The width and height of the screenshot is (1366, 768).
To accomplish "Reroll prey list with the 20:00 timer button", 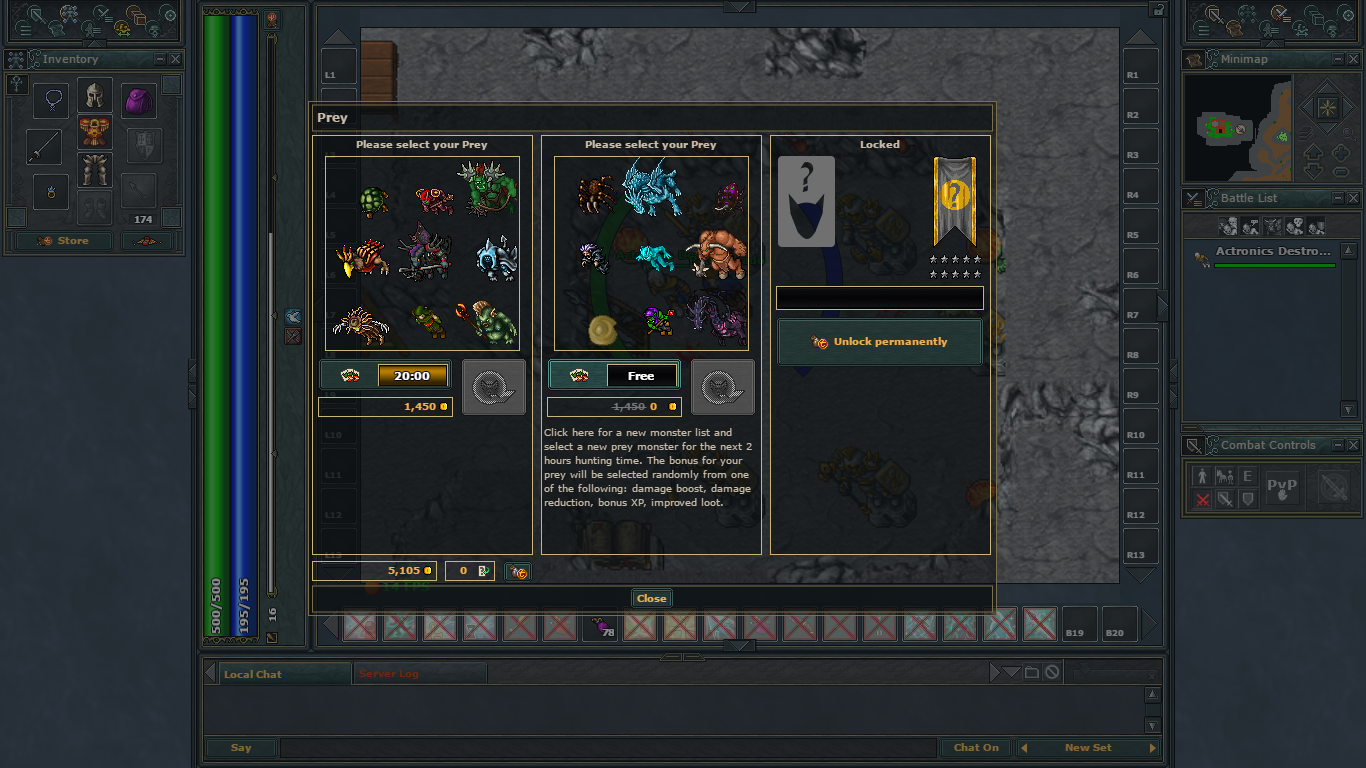I will tap(385, 376).
